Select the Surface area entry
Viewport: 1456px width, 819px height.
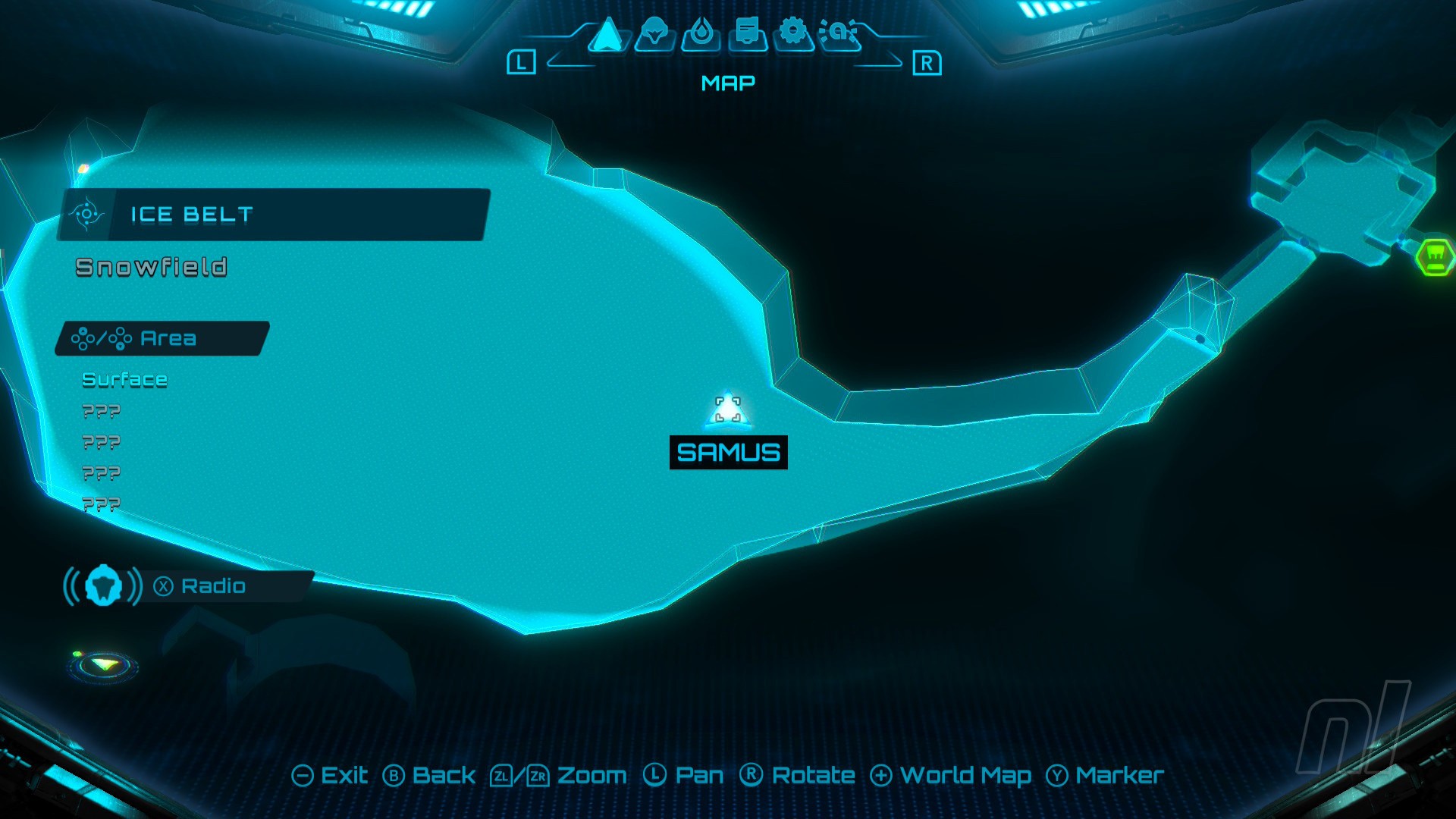point(124,379)
